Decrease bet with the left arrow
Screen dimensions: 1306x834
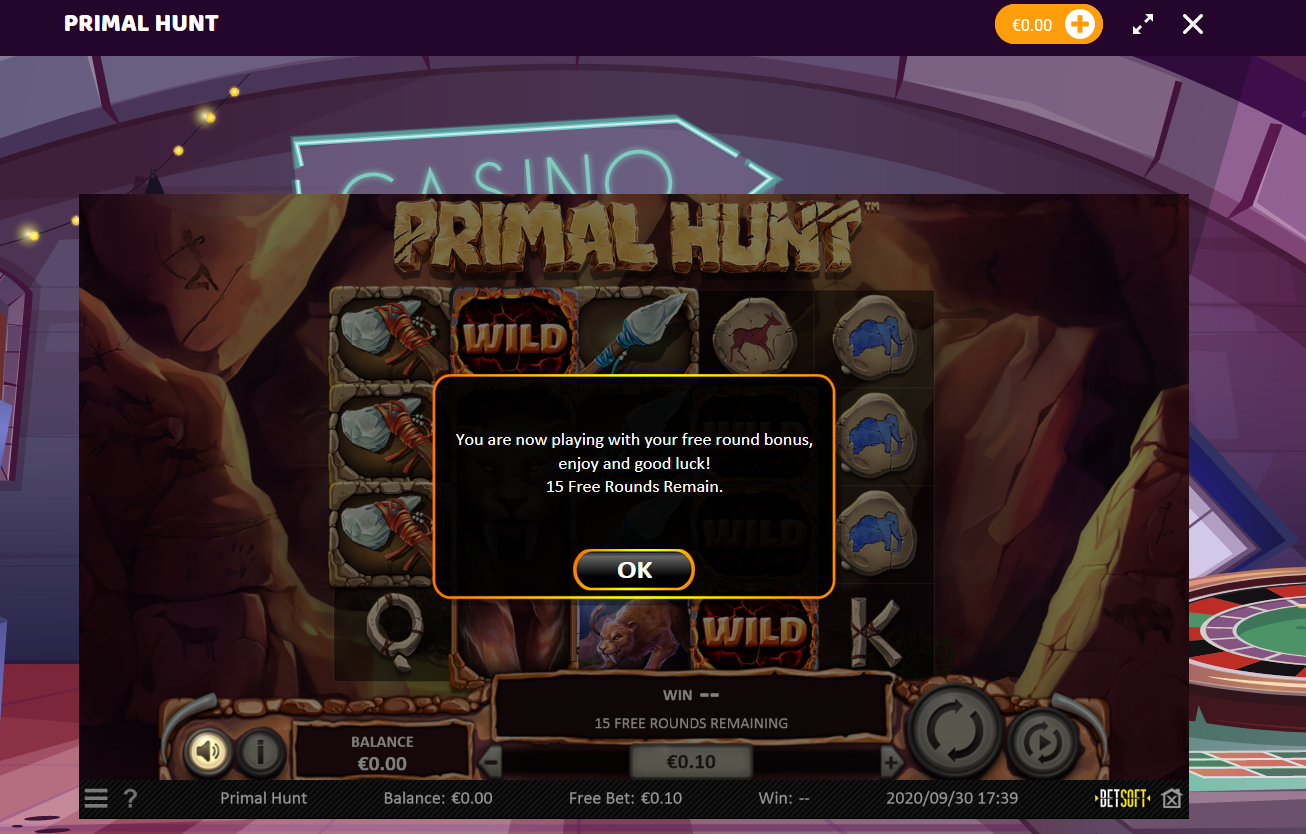coord(490,761)
